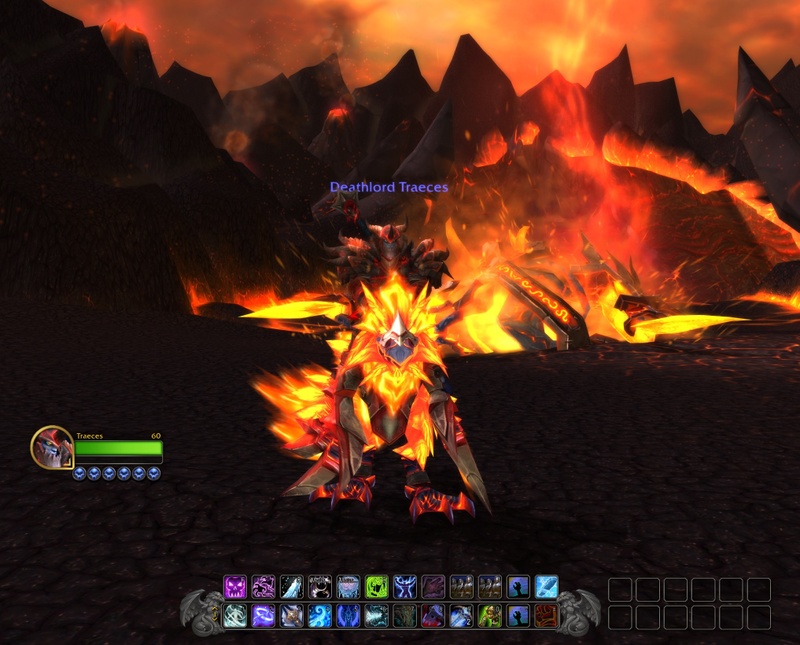Trigger the frost helmet ability icon
Viewport: 800px width, 645px height.
348,587
